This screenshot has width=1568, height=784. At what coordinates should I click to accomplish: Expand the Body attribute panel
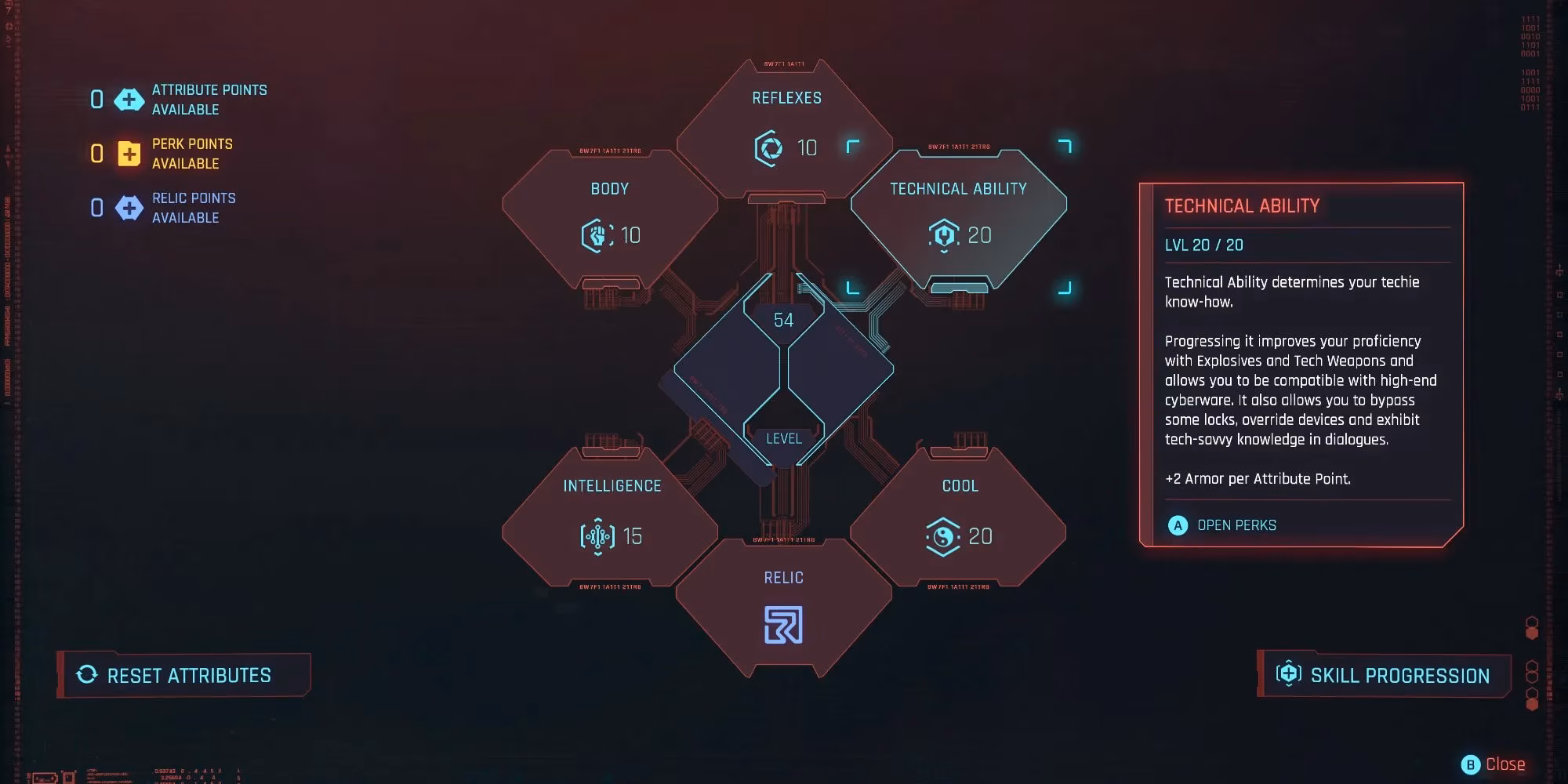tap(610, 188)
